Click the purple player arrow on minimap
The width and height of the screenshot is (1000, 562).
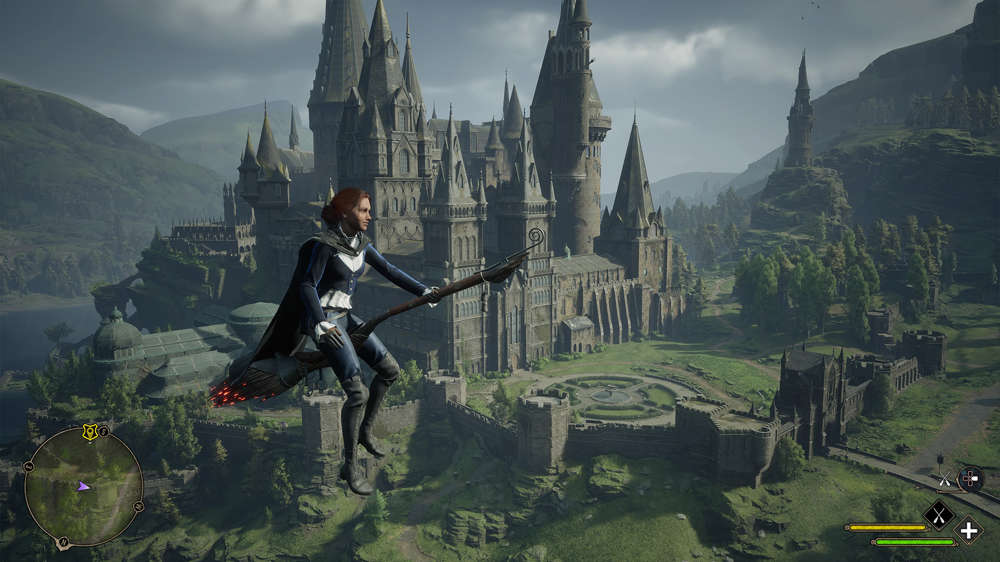83,486
